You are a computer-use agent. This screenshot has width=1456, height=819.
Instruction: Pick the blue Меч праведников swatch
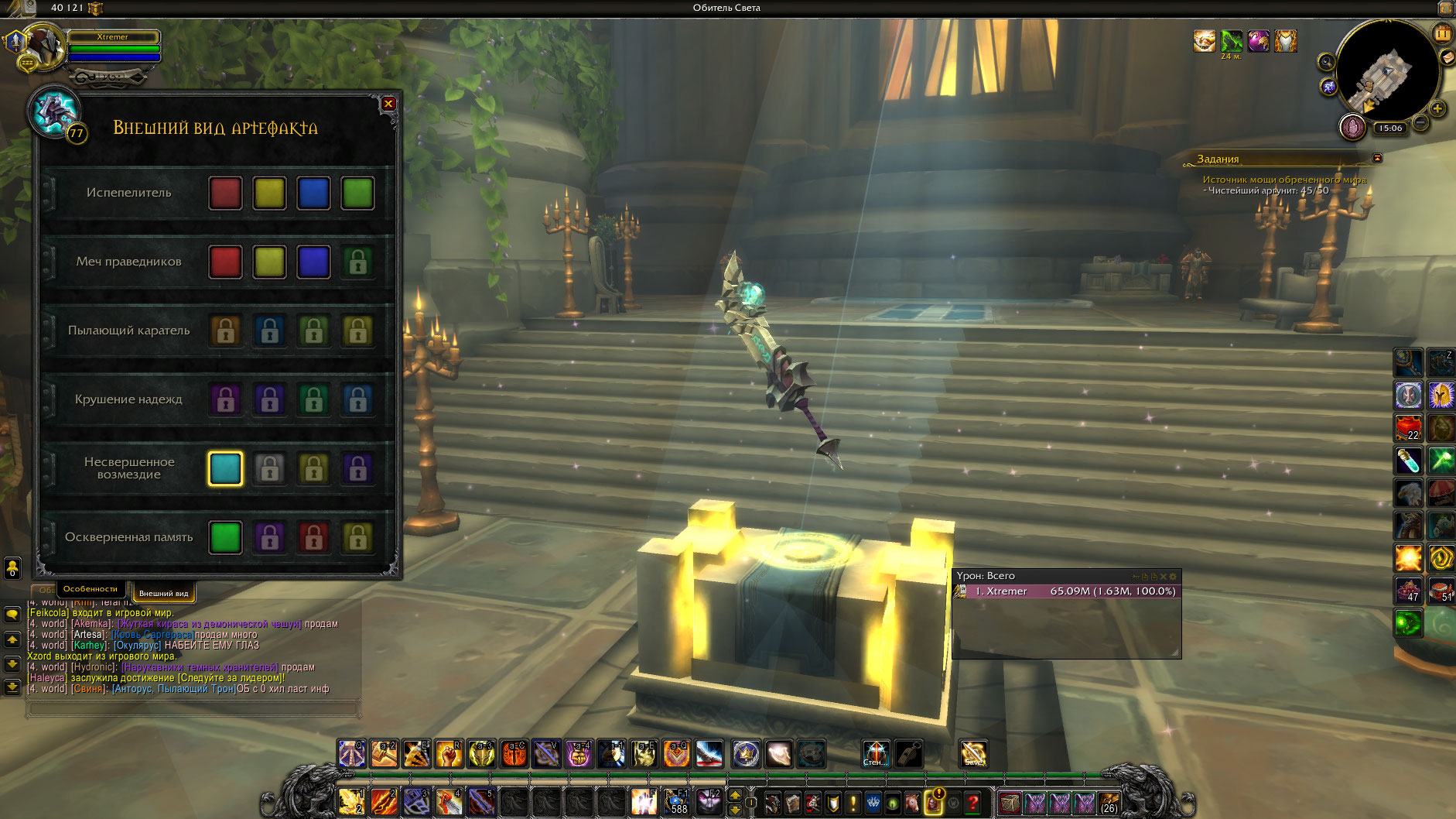point(313,262)
